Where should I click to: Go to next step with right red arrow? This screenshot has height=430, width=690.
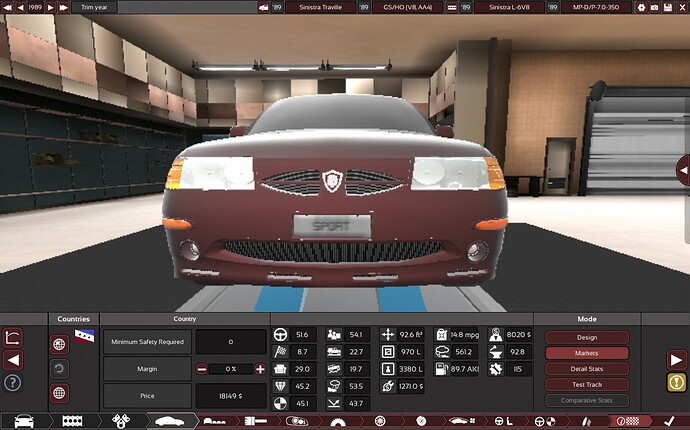677,360
